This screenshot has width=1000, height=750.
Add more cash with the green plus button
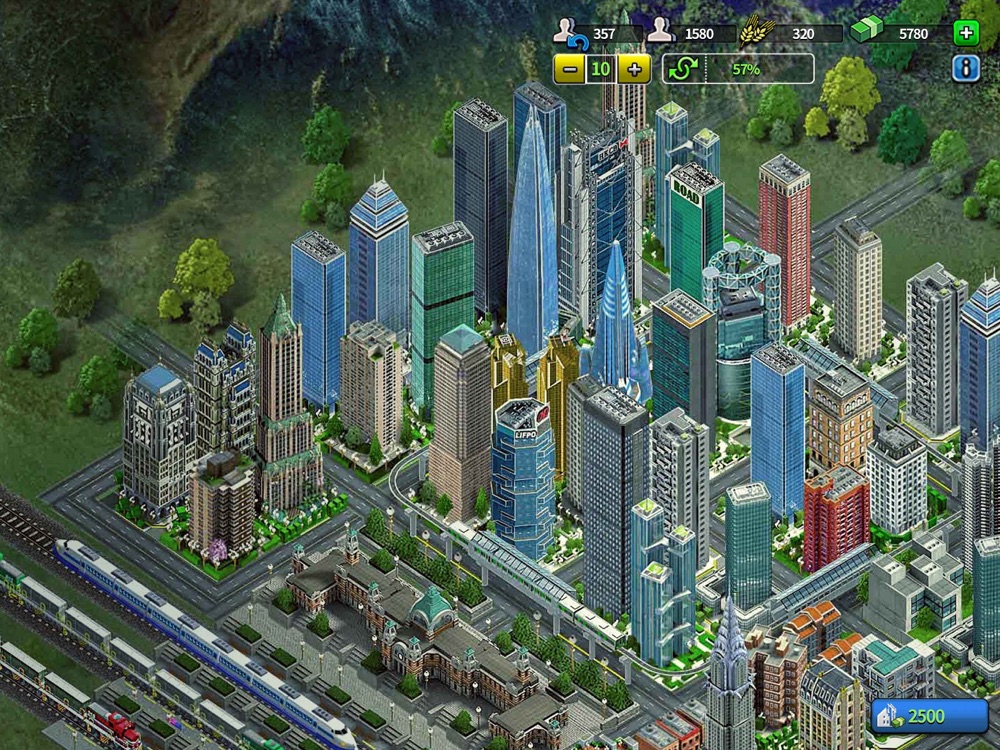(965, 33)
